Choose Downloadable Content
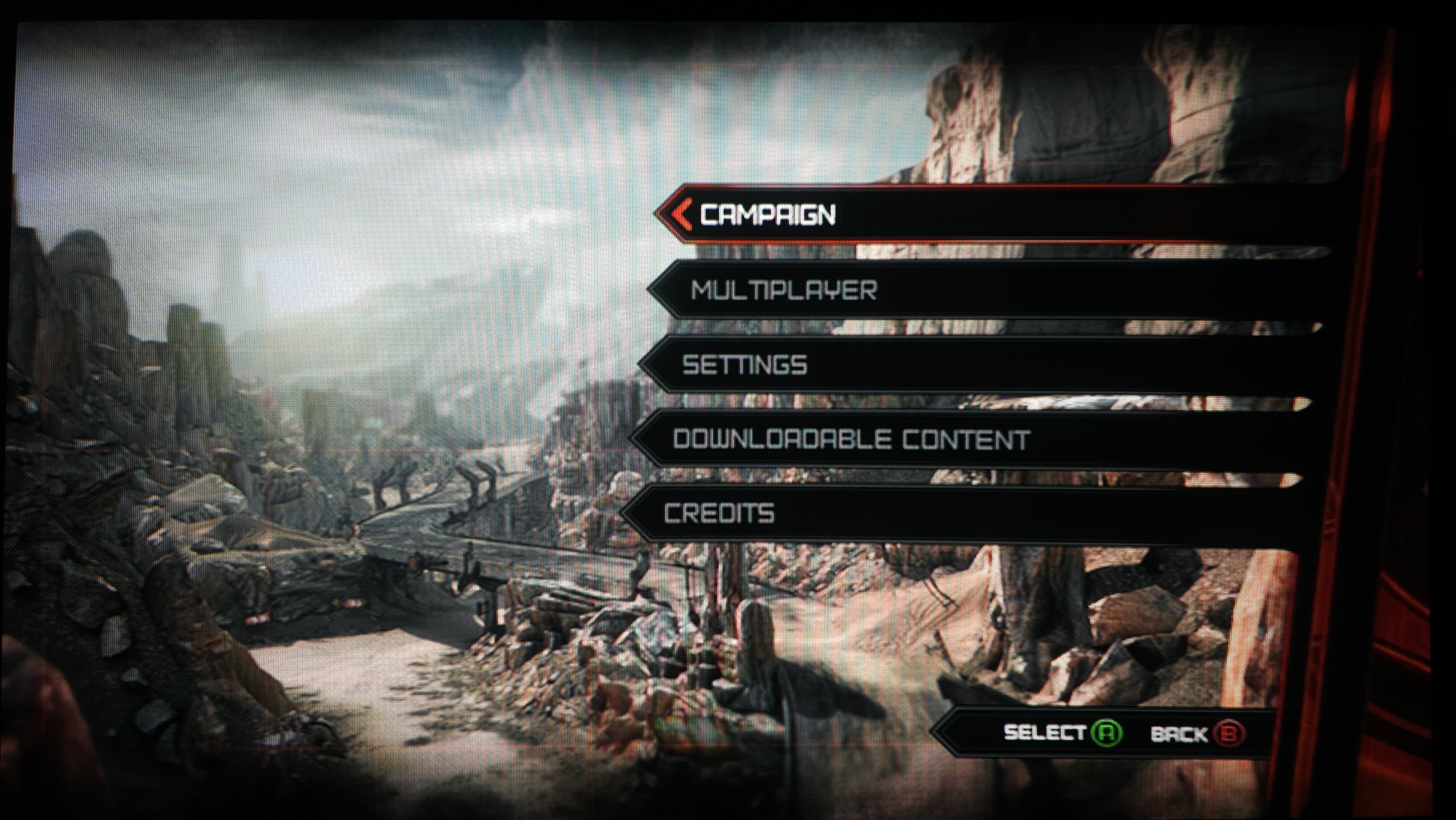 pos(851,439)
